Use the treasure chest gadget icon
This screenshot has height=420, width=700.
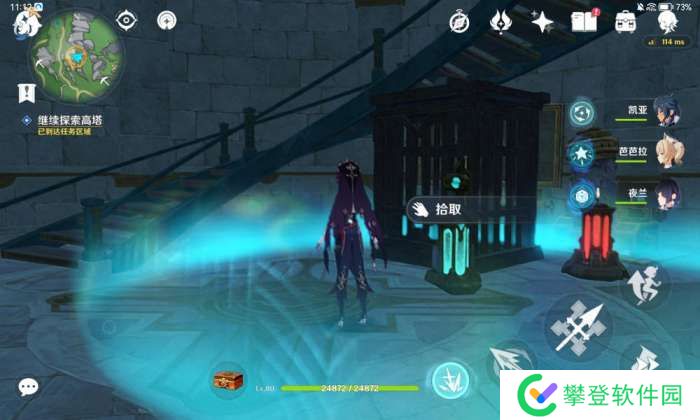click(x=228, y=380)
